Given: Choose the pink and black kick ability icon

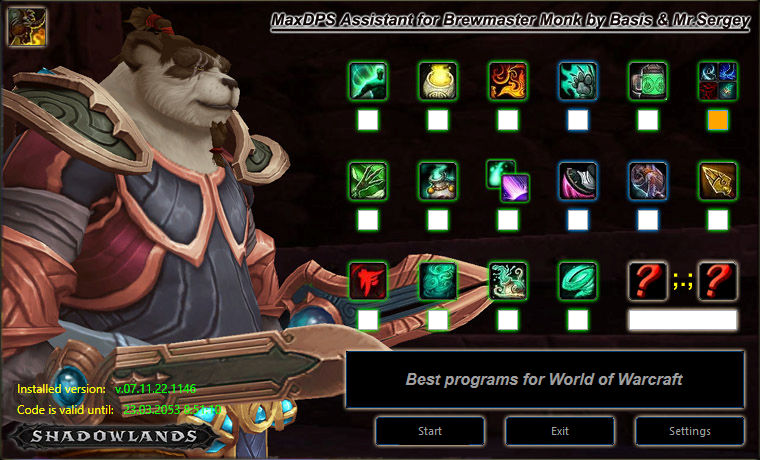Looking at the screenshot, I should [x=577, y=181].
